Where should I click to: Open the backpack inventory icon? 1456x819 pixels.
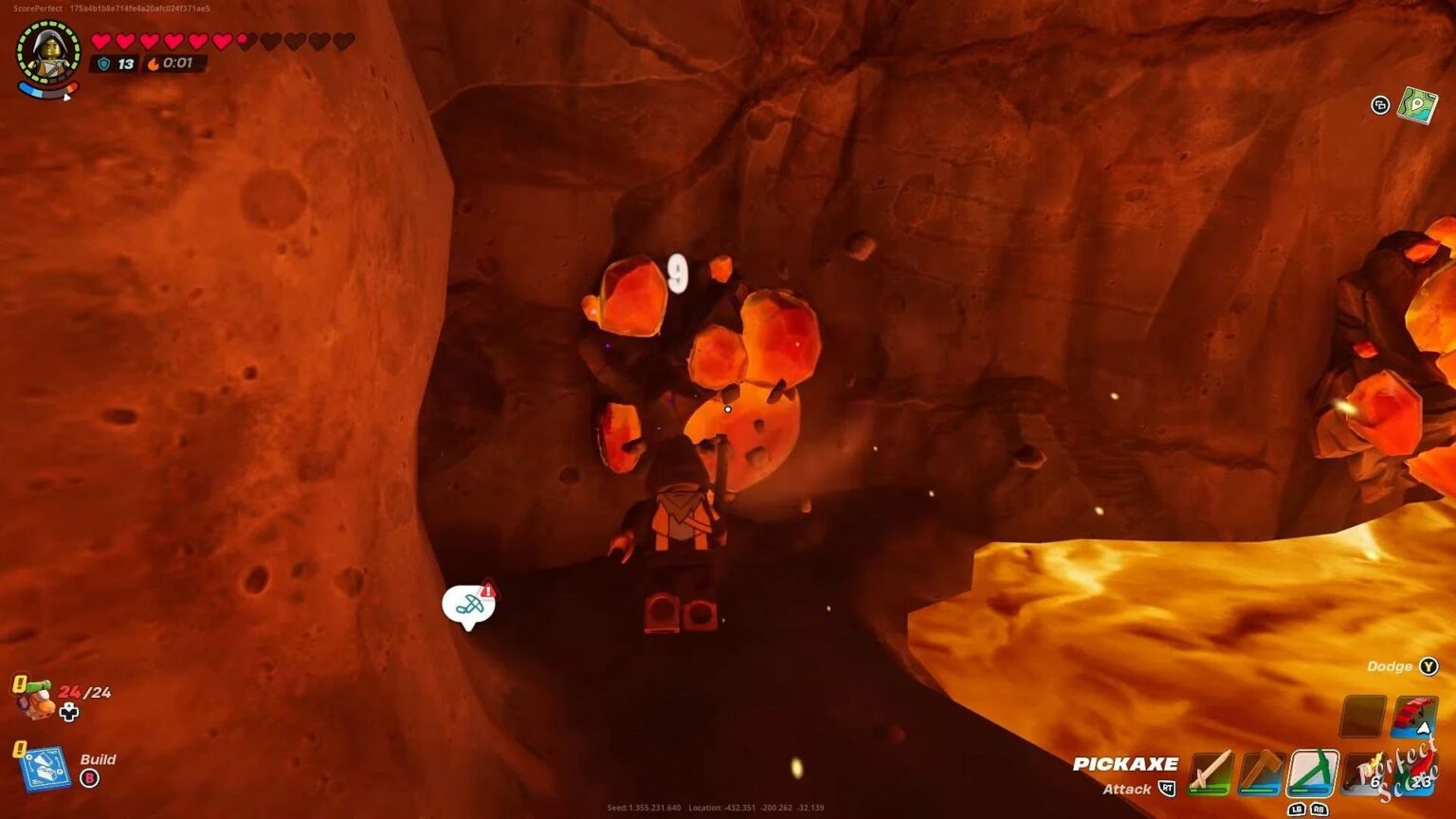coord(35,700)
